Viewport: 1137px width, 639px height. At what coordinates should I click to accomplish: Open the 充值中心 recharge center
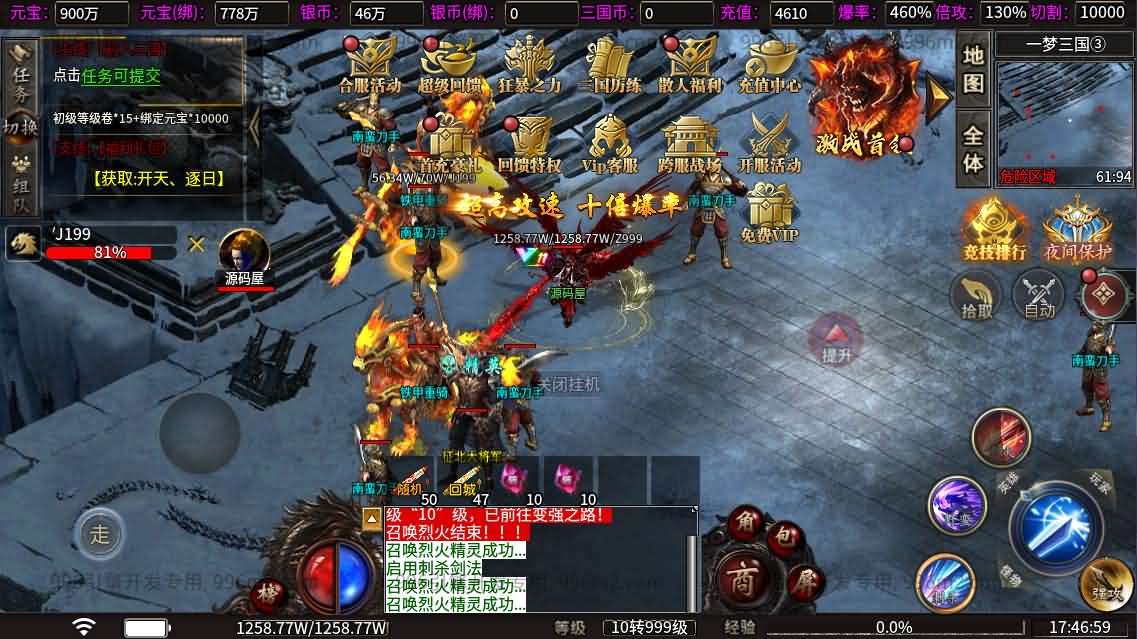click(769, 63)
